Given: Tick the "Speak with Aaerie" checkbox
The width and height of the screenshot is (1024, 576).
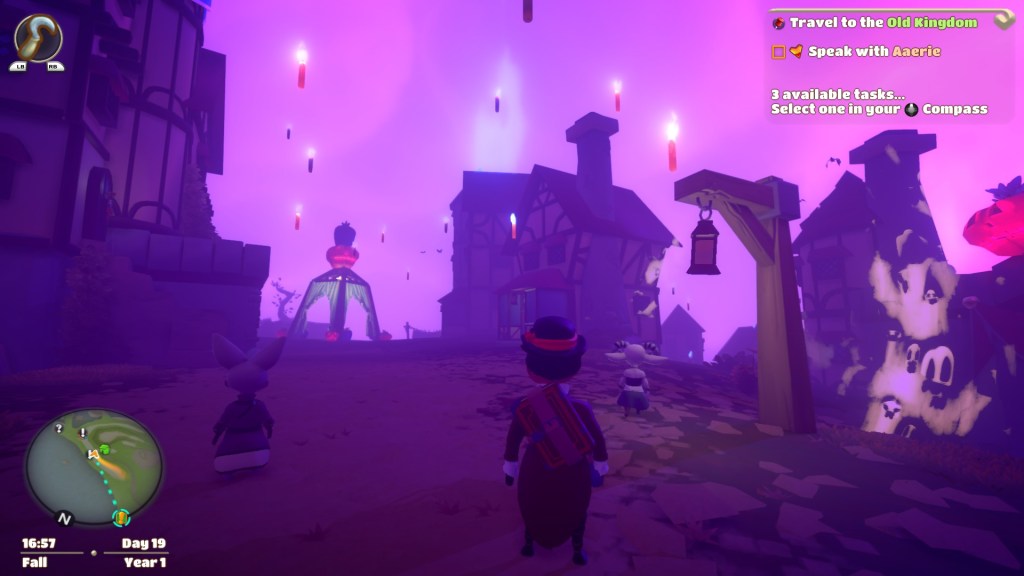Looking at the screenshot, I should click(x=778, y=52).
